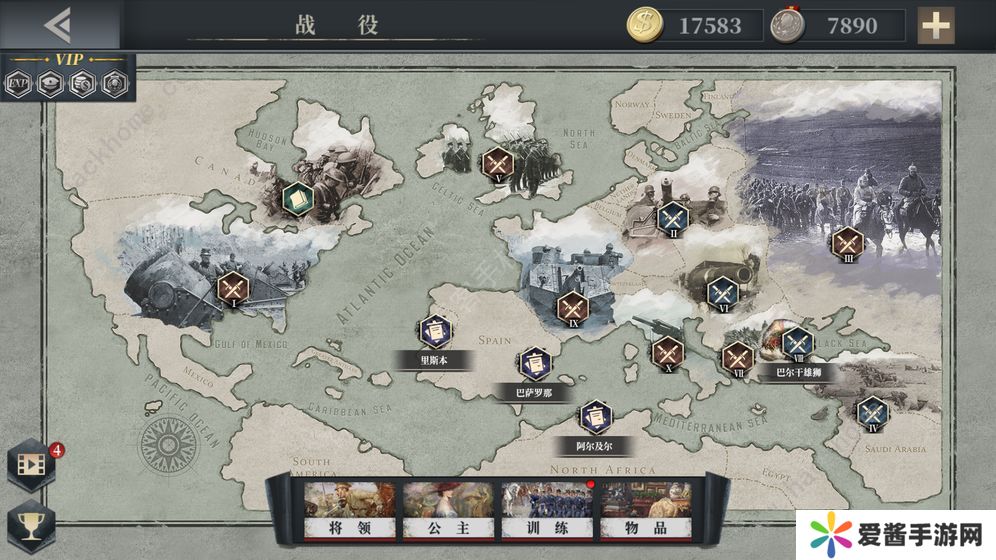This screenshot has width=996, height=560.
Task: Select campaign X marker in Italy
Action: click(668, 351)
